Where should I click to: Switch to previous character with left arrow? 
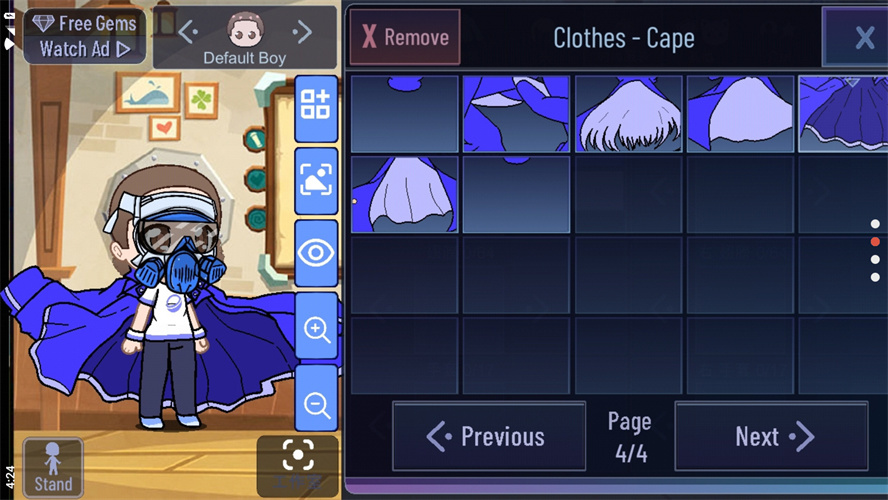coord(187,32)
